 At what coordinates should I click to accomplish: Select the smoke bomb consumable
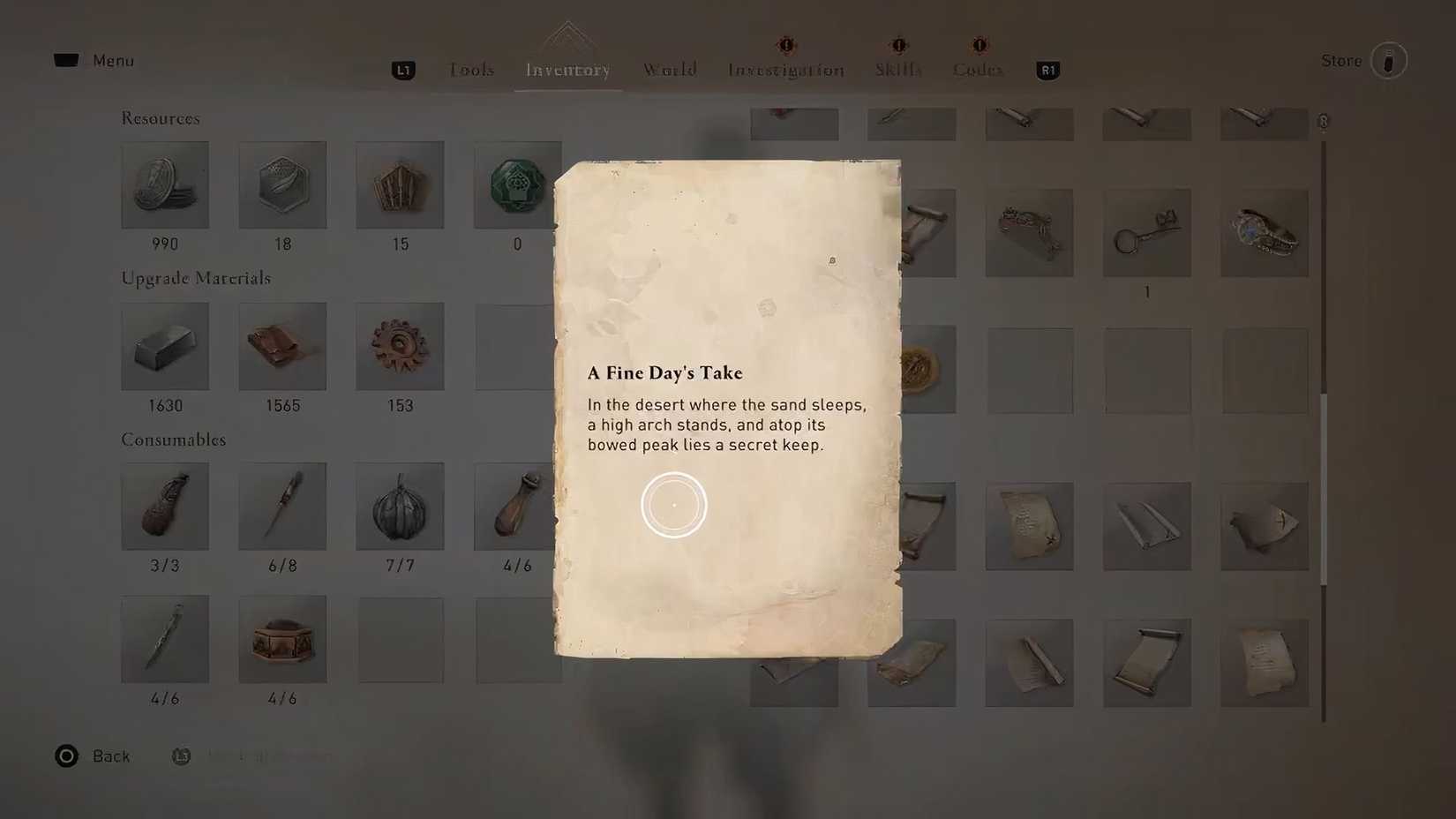400,506
